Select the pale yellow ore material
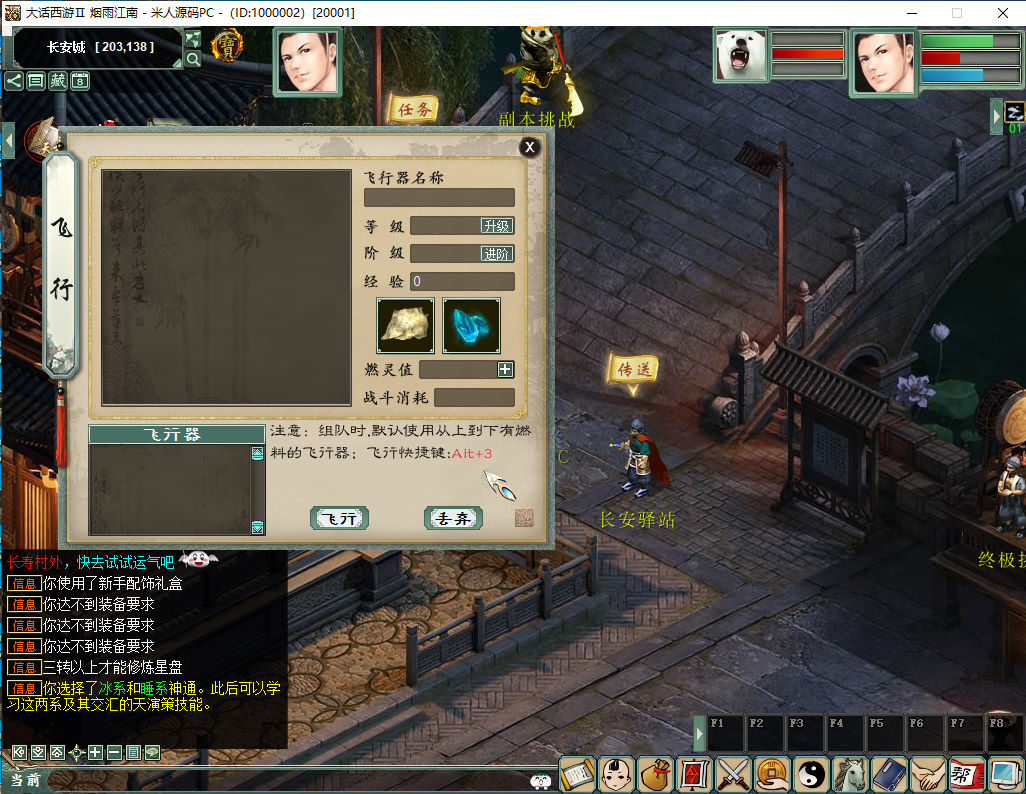This screenshot has height=794, width=1026. tap(405, 326)
